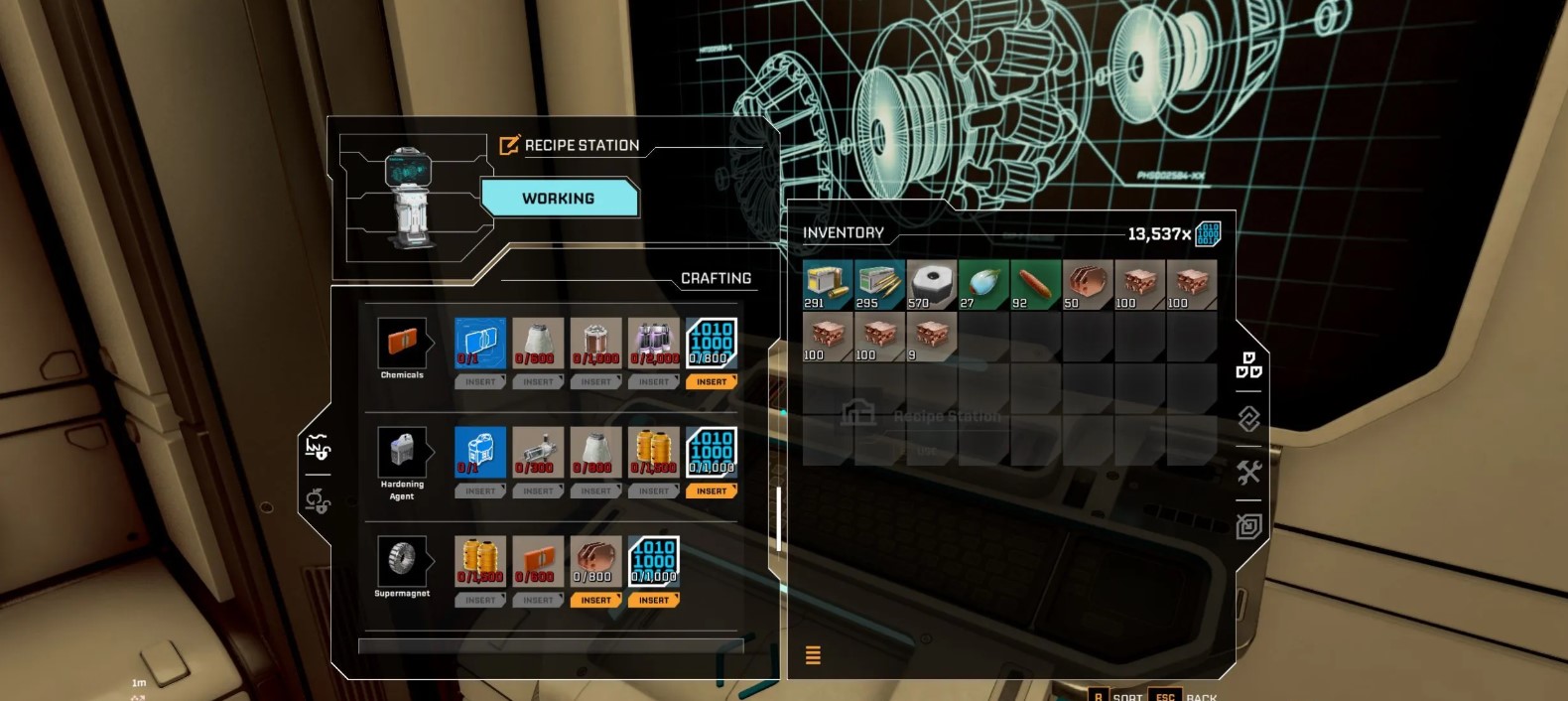This screenshot has height=701, width=1568.
Task: Select the blue bulb item stack of 27
Action: [983, 286]
